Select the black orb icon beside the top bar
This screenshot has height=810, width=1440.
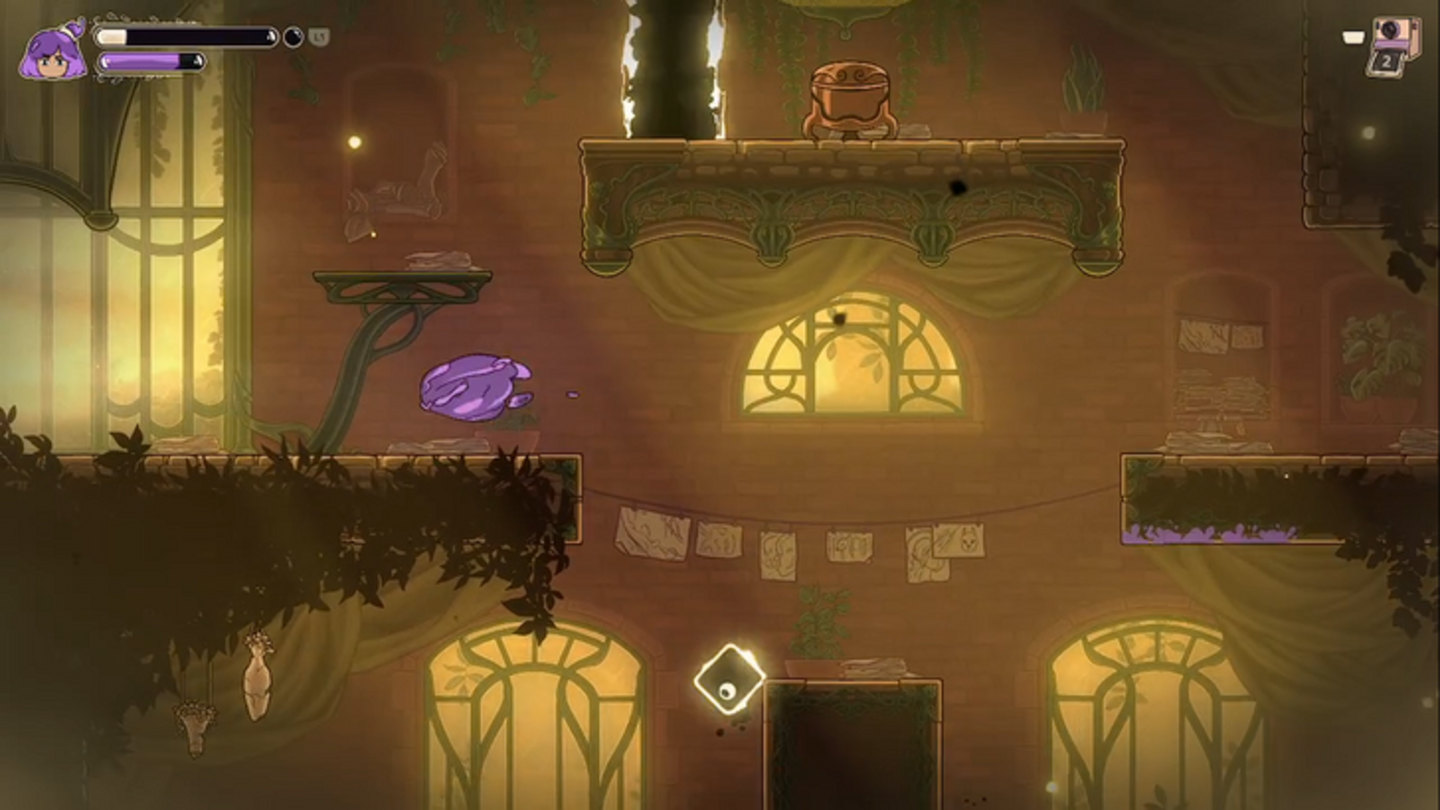click(x=293, y=37)
